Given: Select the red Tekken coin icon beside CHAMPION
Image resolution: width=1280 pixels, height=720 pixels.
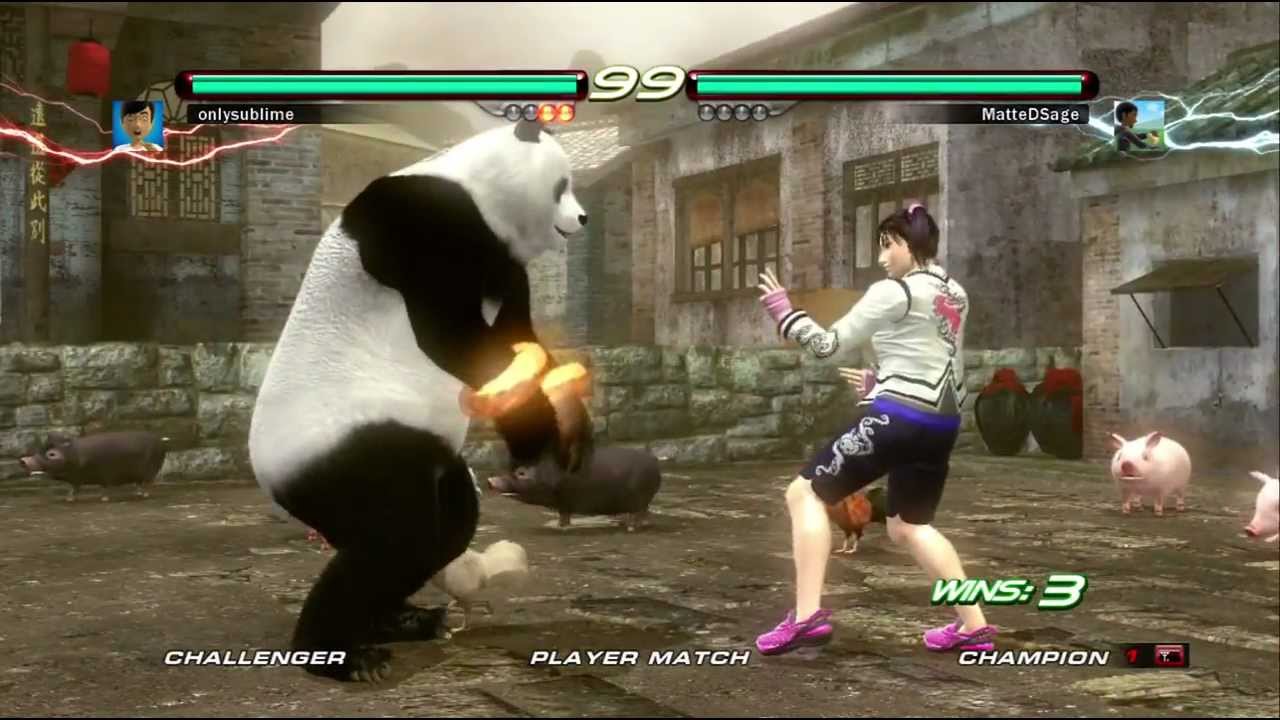Looking at the screenshot, I should (x=1168, y=655).
